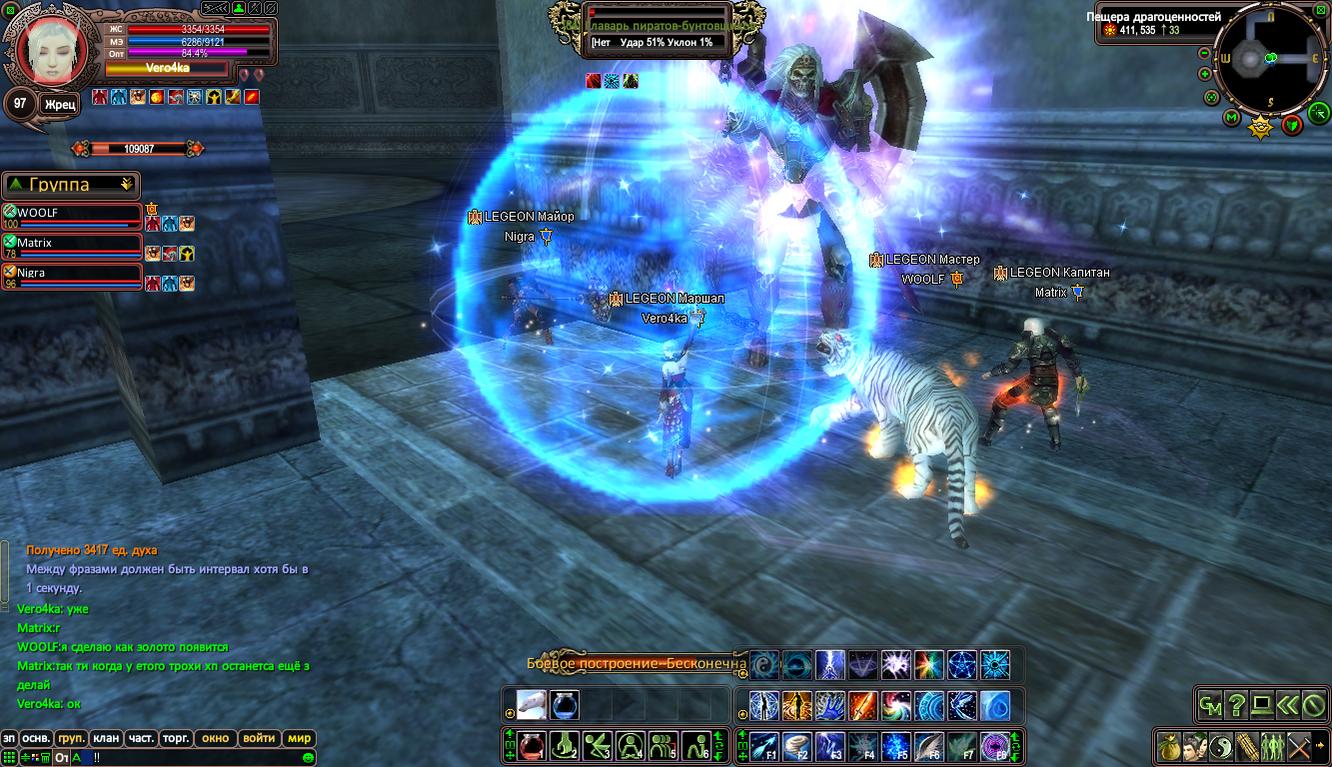Activate the feather skill on F6
This screenshot has width=1332, height=767.
(929, 745)
